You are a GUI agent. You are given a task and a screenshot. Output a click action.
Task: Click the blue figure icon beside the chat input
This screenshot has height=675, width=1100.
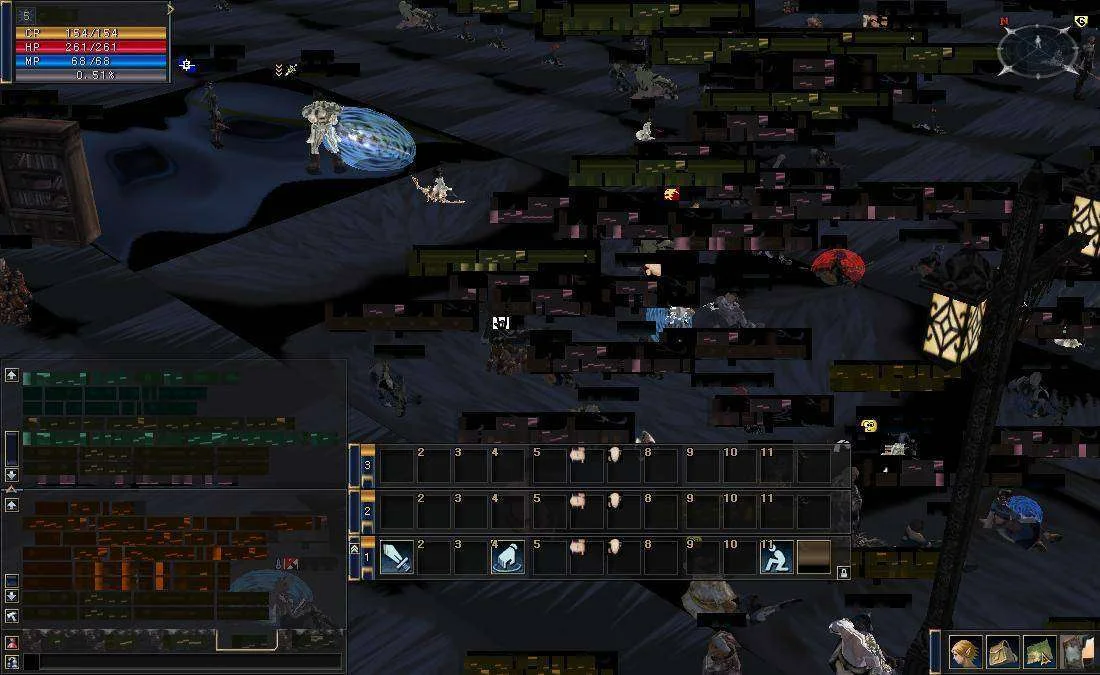pos(11,661)
